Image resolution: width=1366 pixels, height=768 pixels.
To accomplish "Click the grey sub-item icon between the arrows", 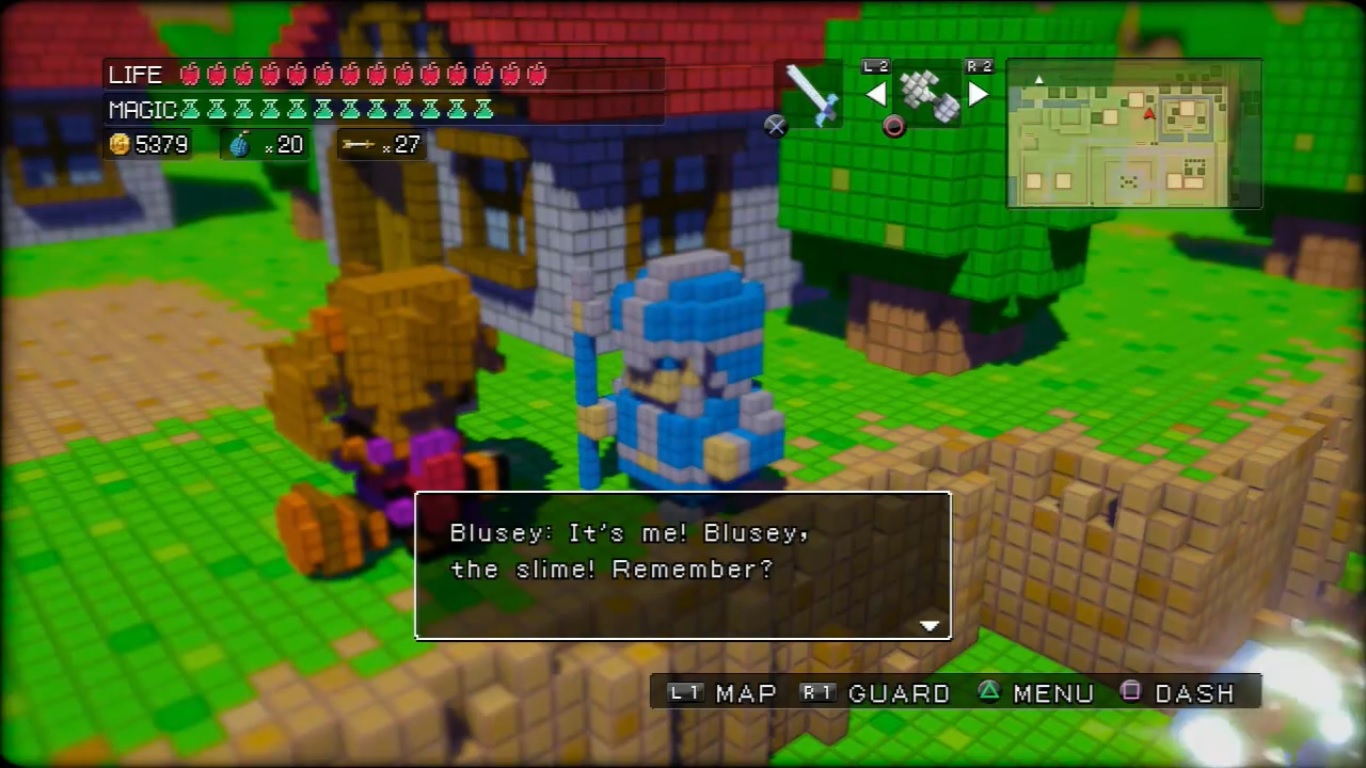I will (x=928, y=95).
